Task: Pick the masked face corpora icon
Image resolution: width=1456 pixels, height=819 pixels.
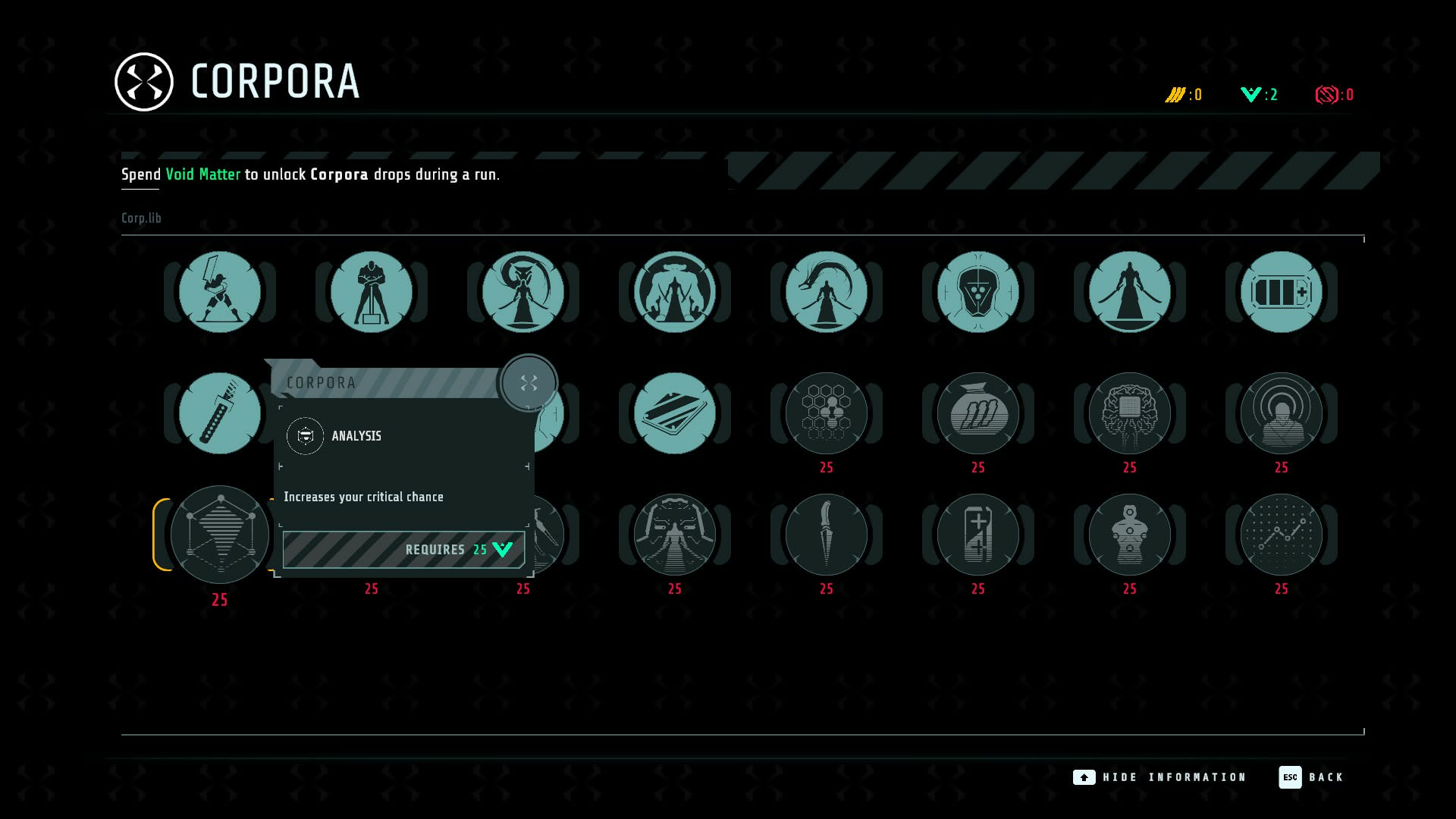Action: click(x=978, y=292)
